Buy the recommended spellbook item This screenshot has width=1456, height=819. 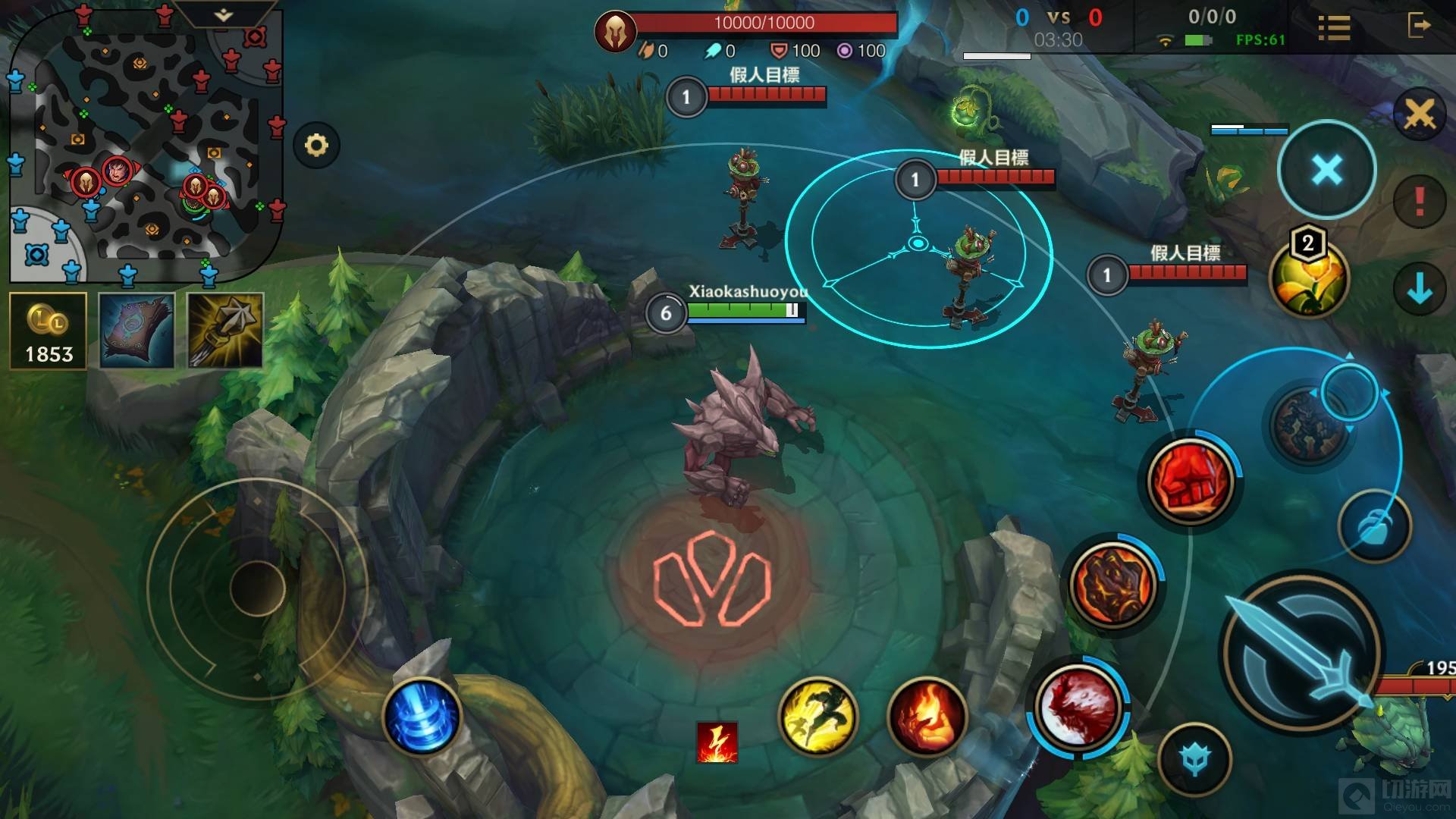click(136, 331)
